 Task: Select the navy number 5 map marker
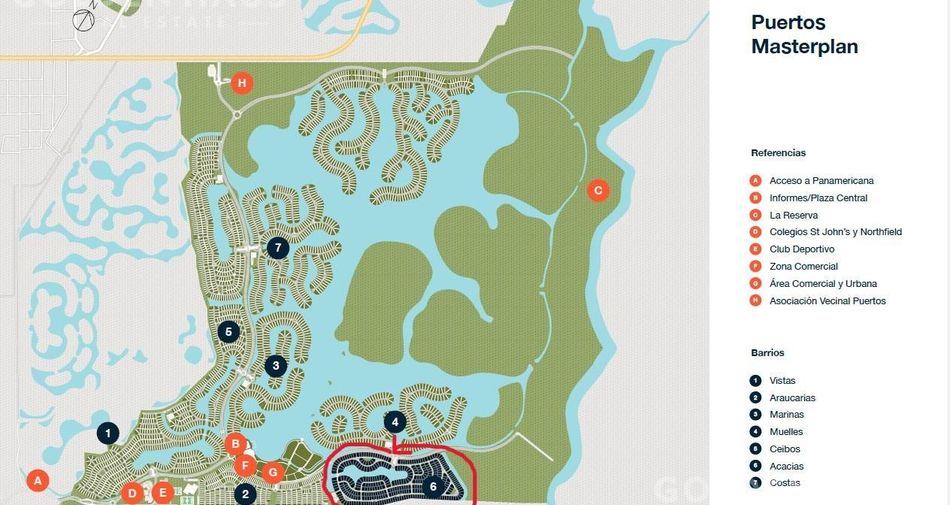(228, 332)
